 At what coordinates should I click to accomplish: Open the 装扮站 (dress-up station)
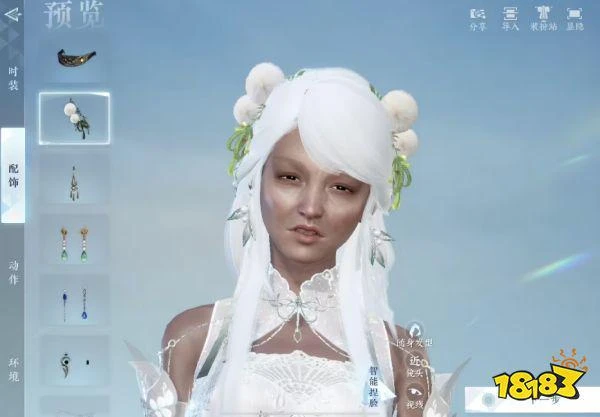pos(542,18)
